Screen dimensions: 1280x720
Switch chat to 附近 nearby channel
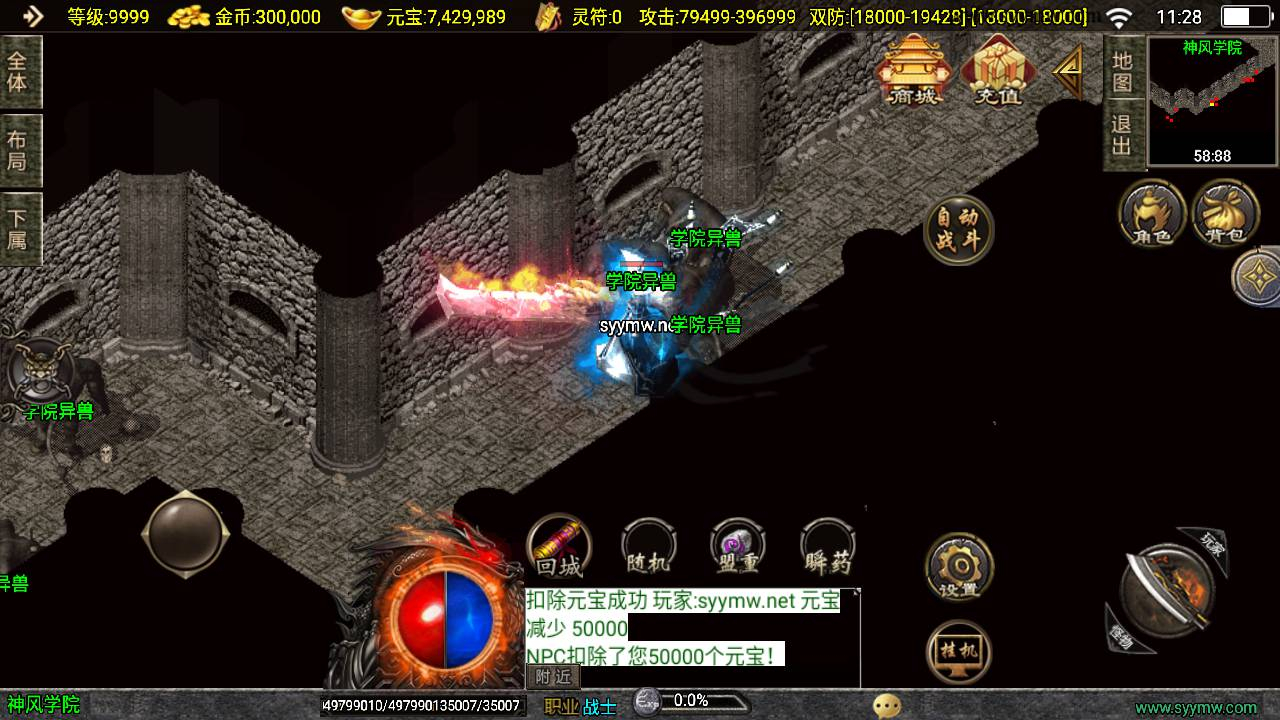click(553, 677)
